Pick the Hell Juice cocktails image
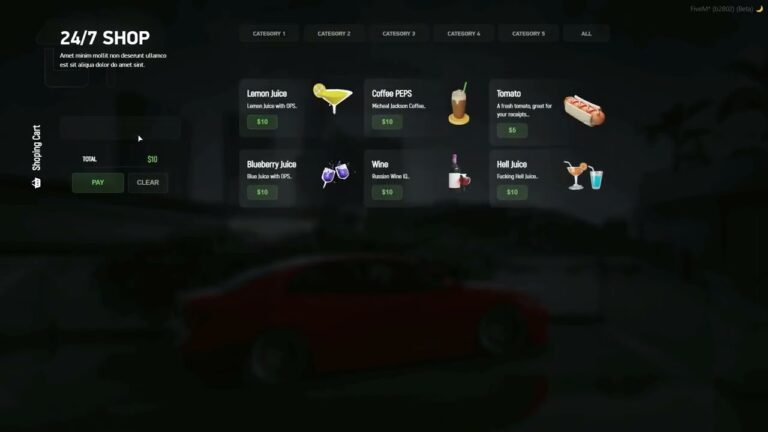The image size is (768, 432). [x=585, y=174]
